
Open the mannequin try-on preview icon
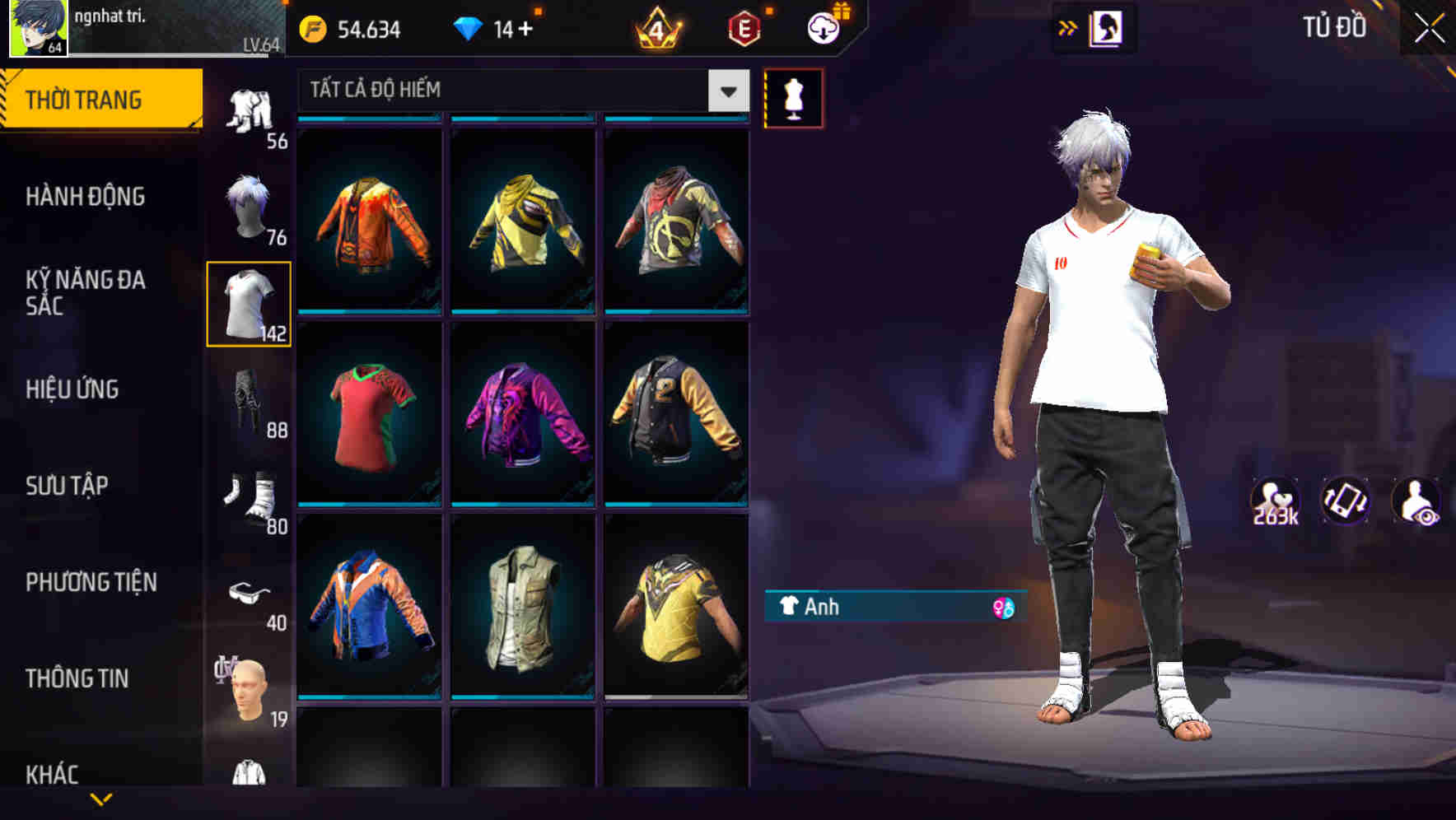(x=794, y=97)
